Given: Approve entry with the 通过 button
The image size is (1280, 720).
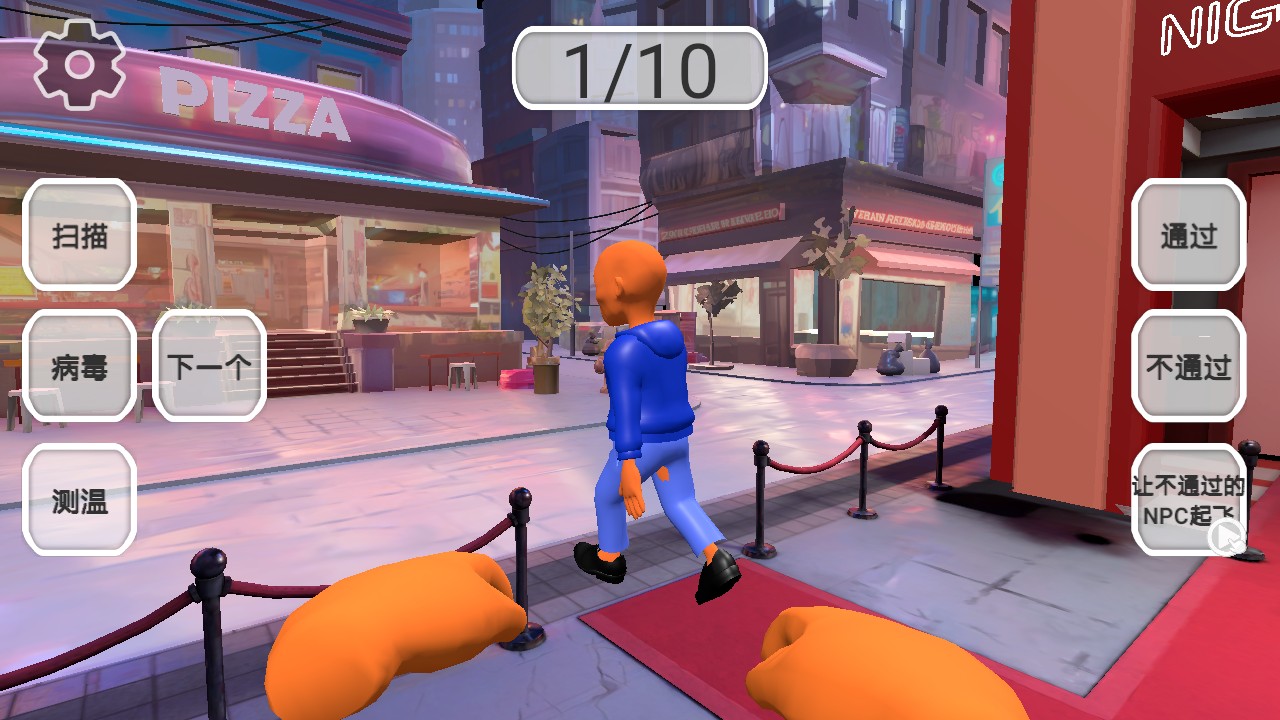Looking at the screenshot, I should point(1188,236).
